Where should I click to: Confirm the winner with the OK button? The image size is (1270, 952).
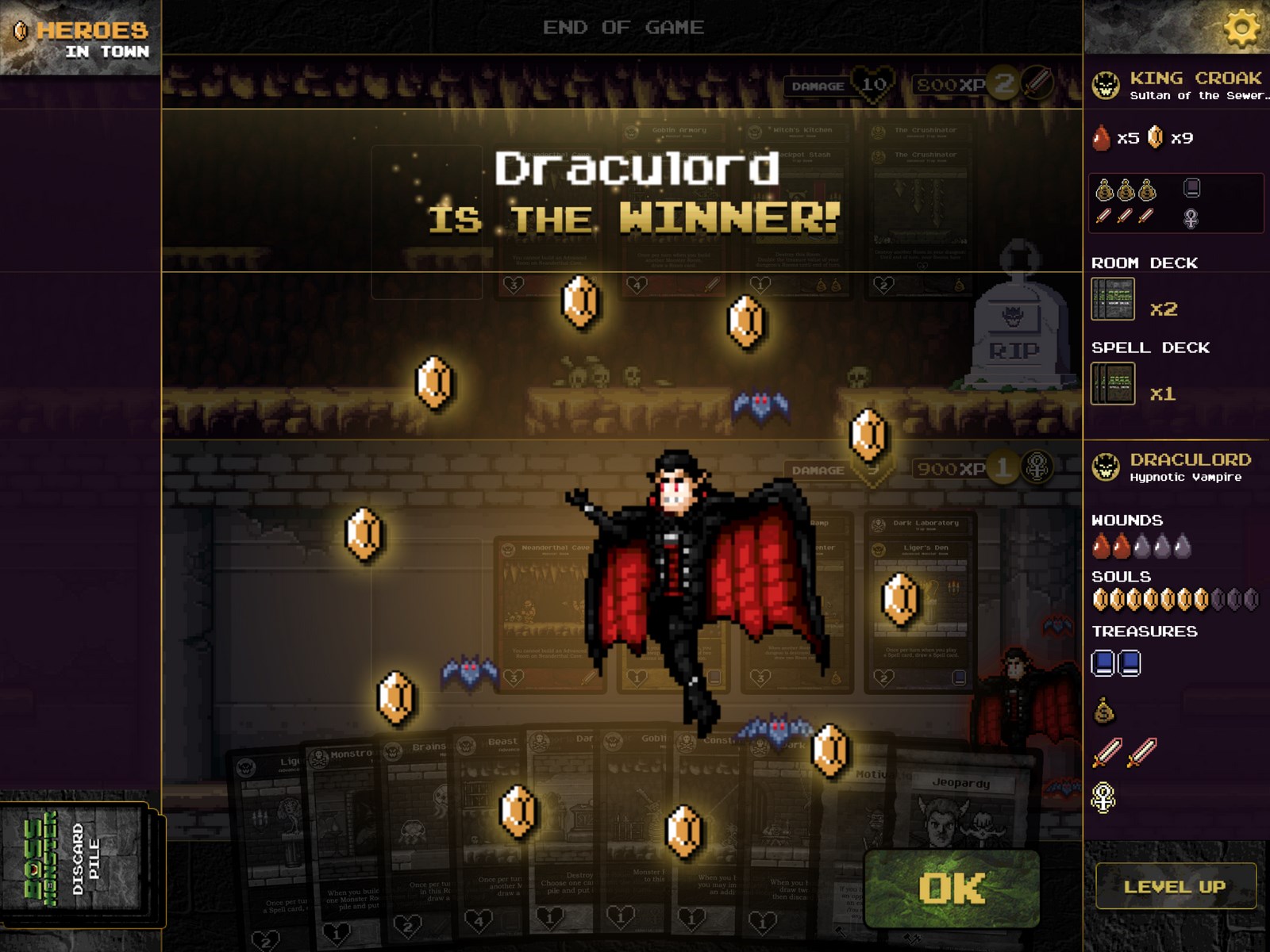pos(952,889)
